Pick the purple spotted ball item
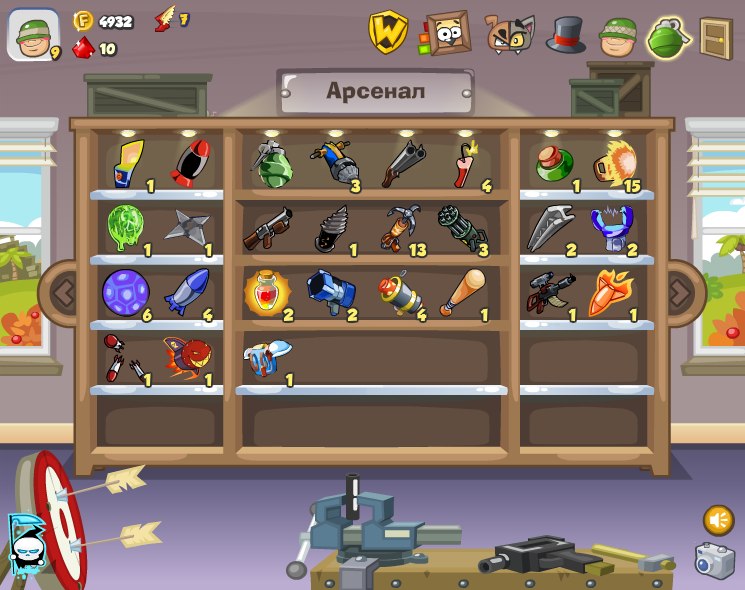Screen dimensions: 745x590 click(125, 292)
